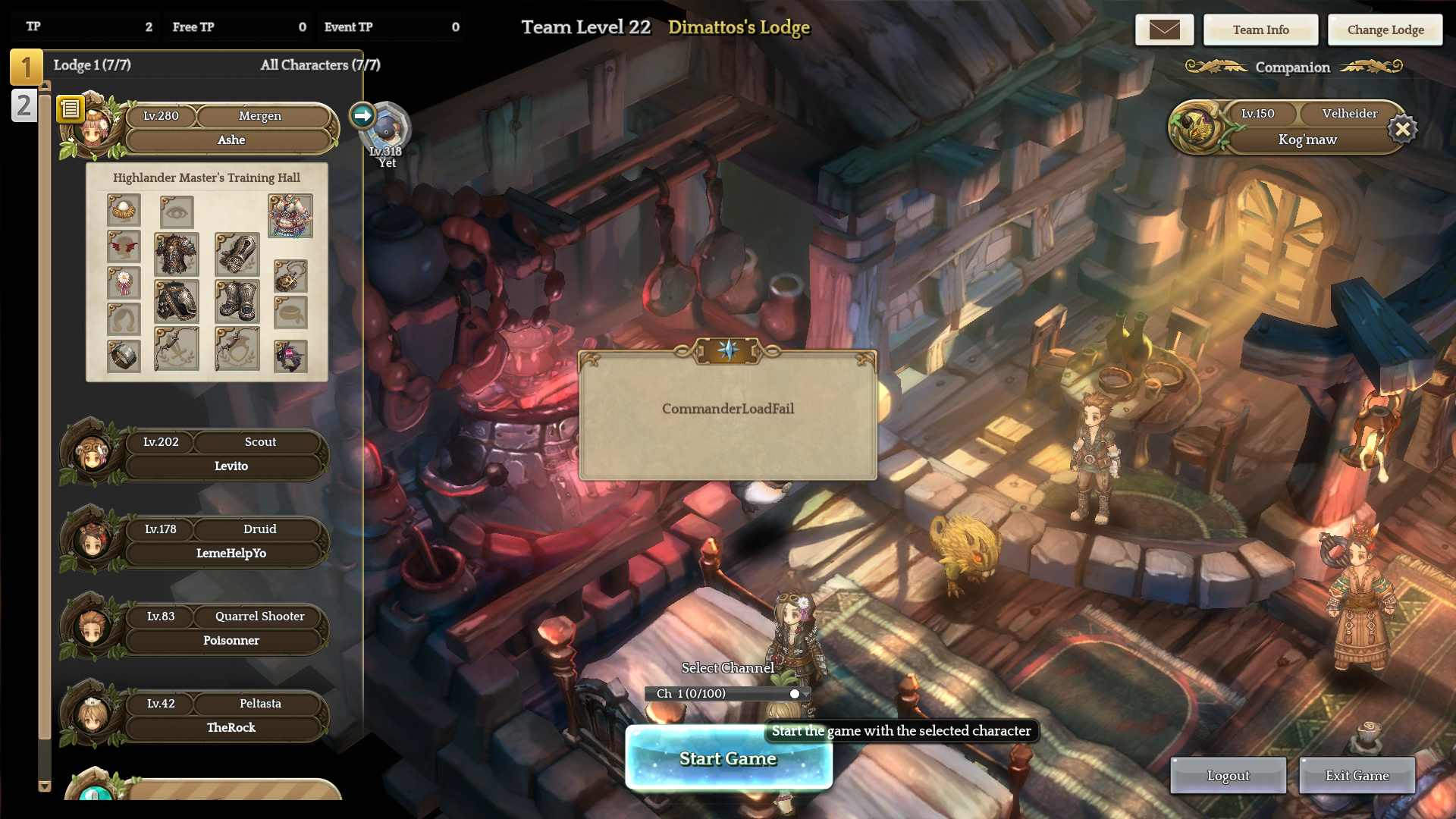Select the Mergen character Ashe

(x=230, y=128)
